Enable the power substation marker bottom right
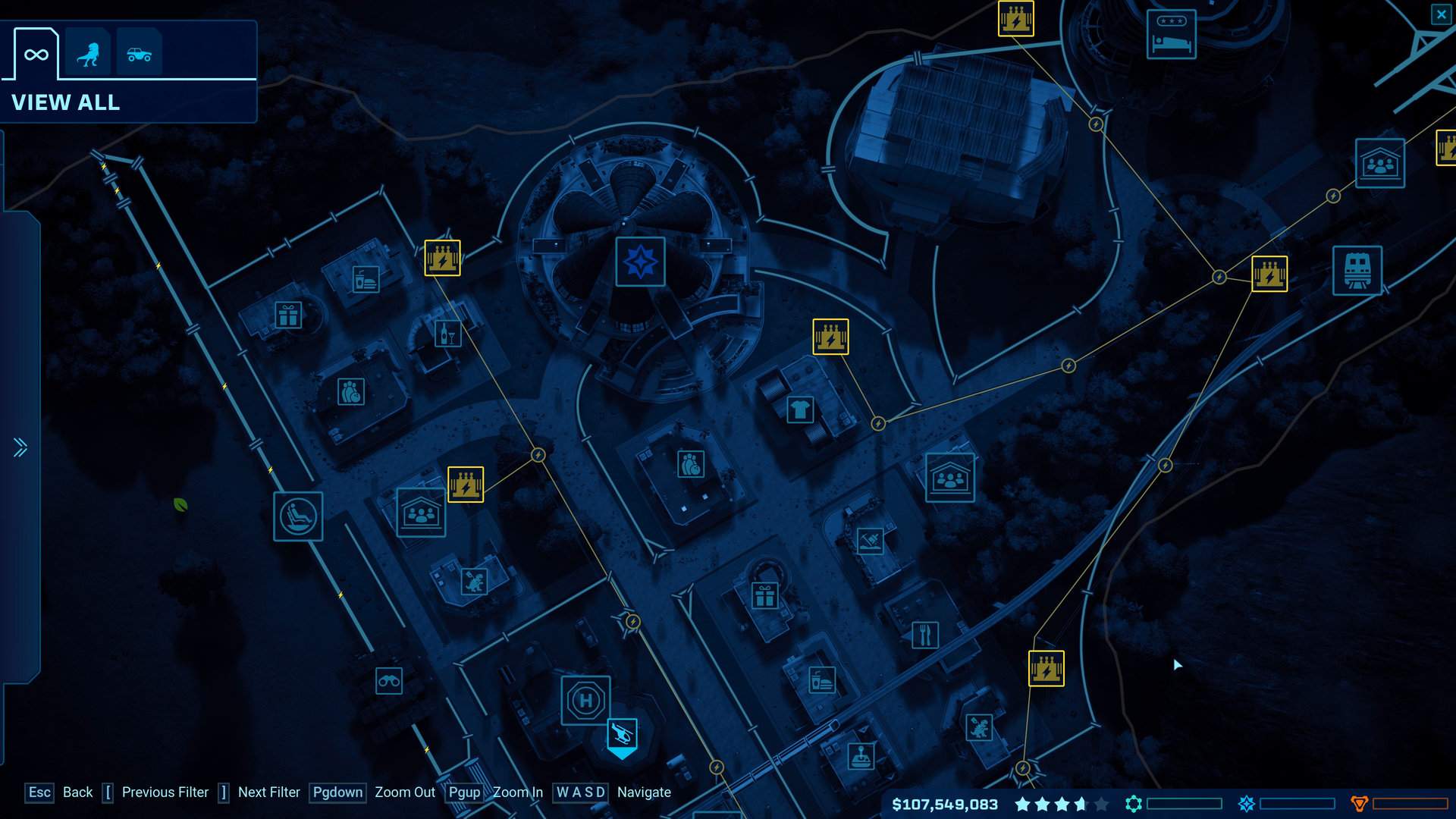The width and height of the screenshot is (1456, 819). pyautogui.click(x=1046, y=668)
